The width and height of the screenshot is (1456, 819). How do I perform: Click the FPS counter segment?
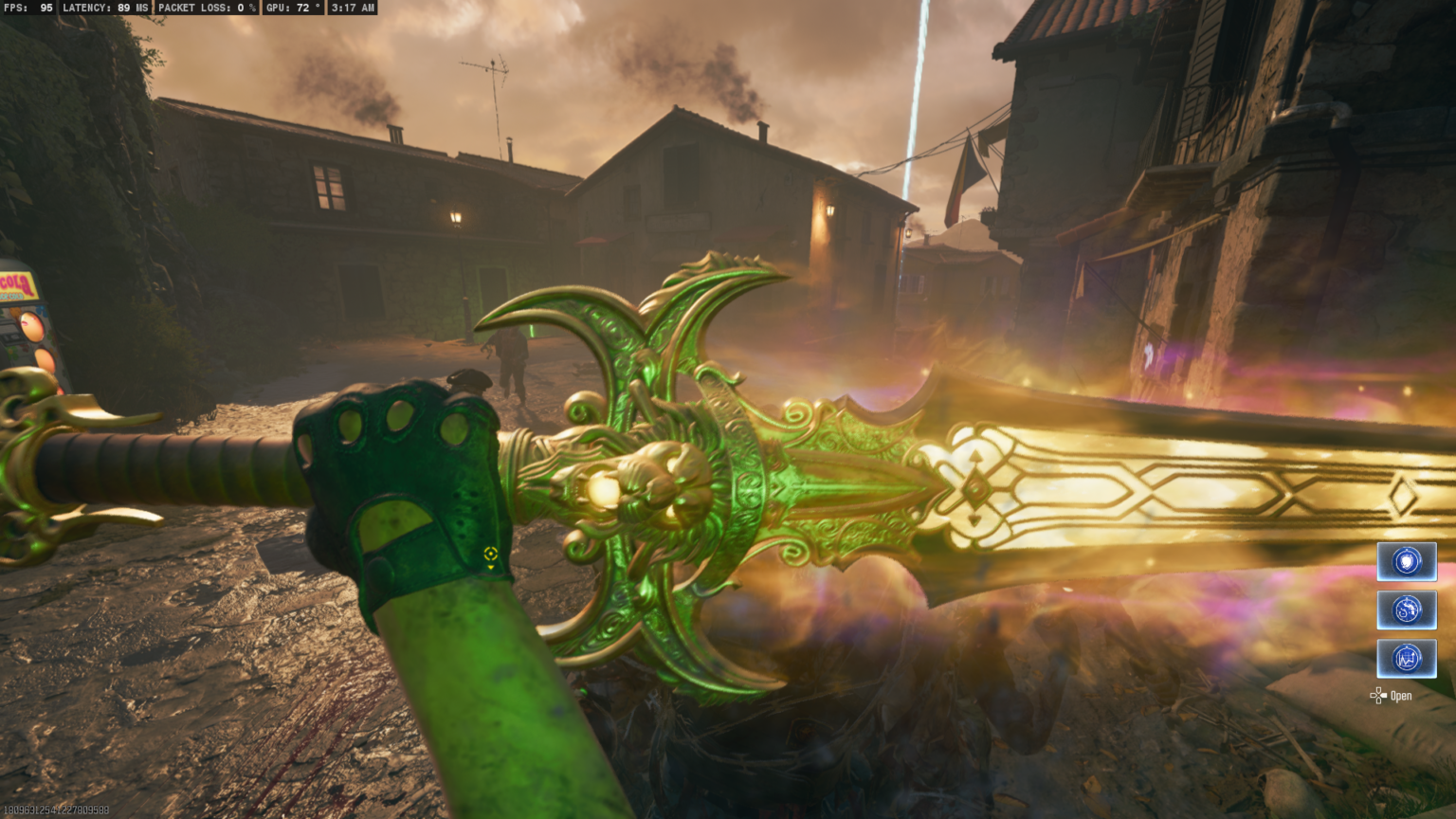(x=28, y=8)
